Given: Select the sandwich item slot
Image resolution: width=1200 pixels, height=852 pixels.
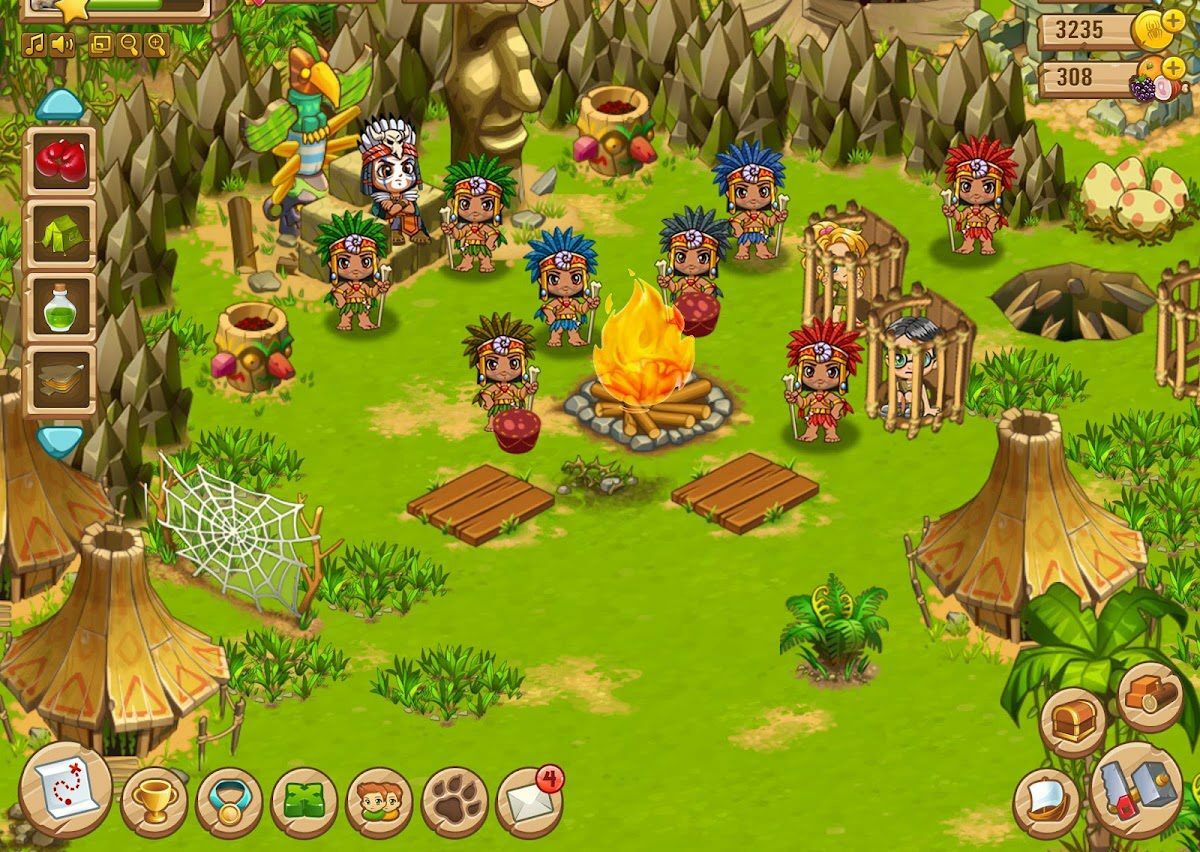Looking at the screenshot, I should [60, 380].
